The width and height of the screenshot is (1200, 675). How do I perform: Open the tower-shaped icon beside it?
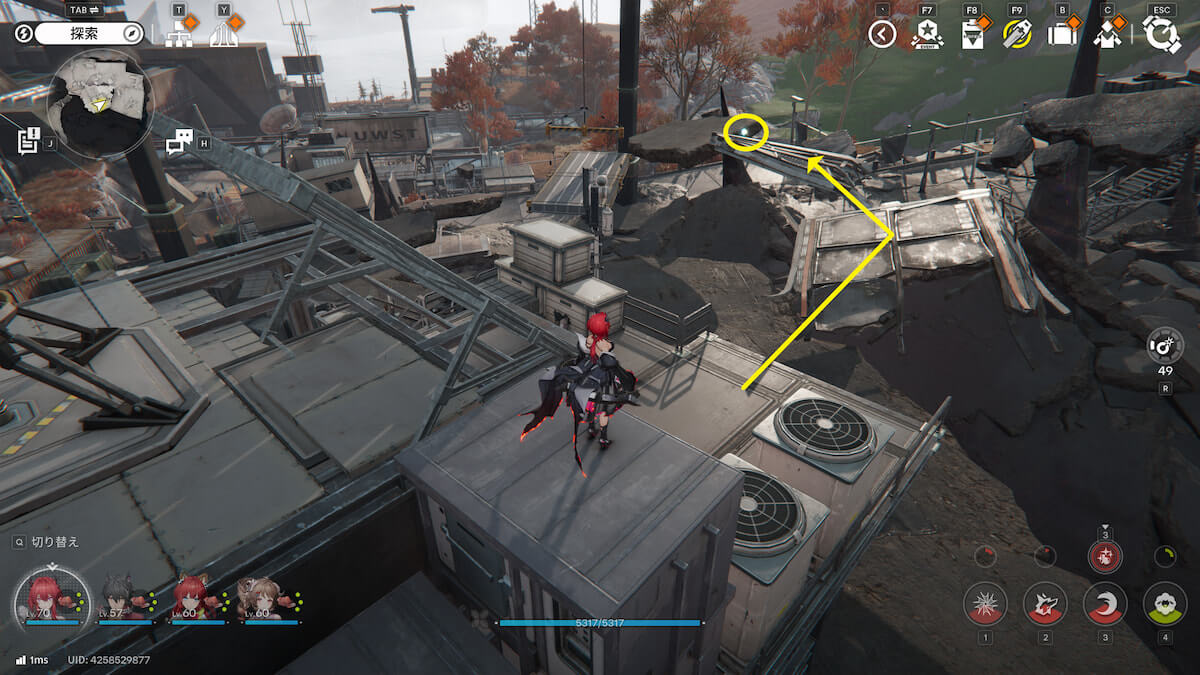(x=225, y=34)
